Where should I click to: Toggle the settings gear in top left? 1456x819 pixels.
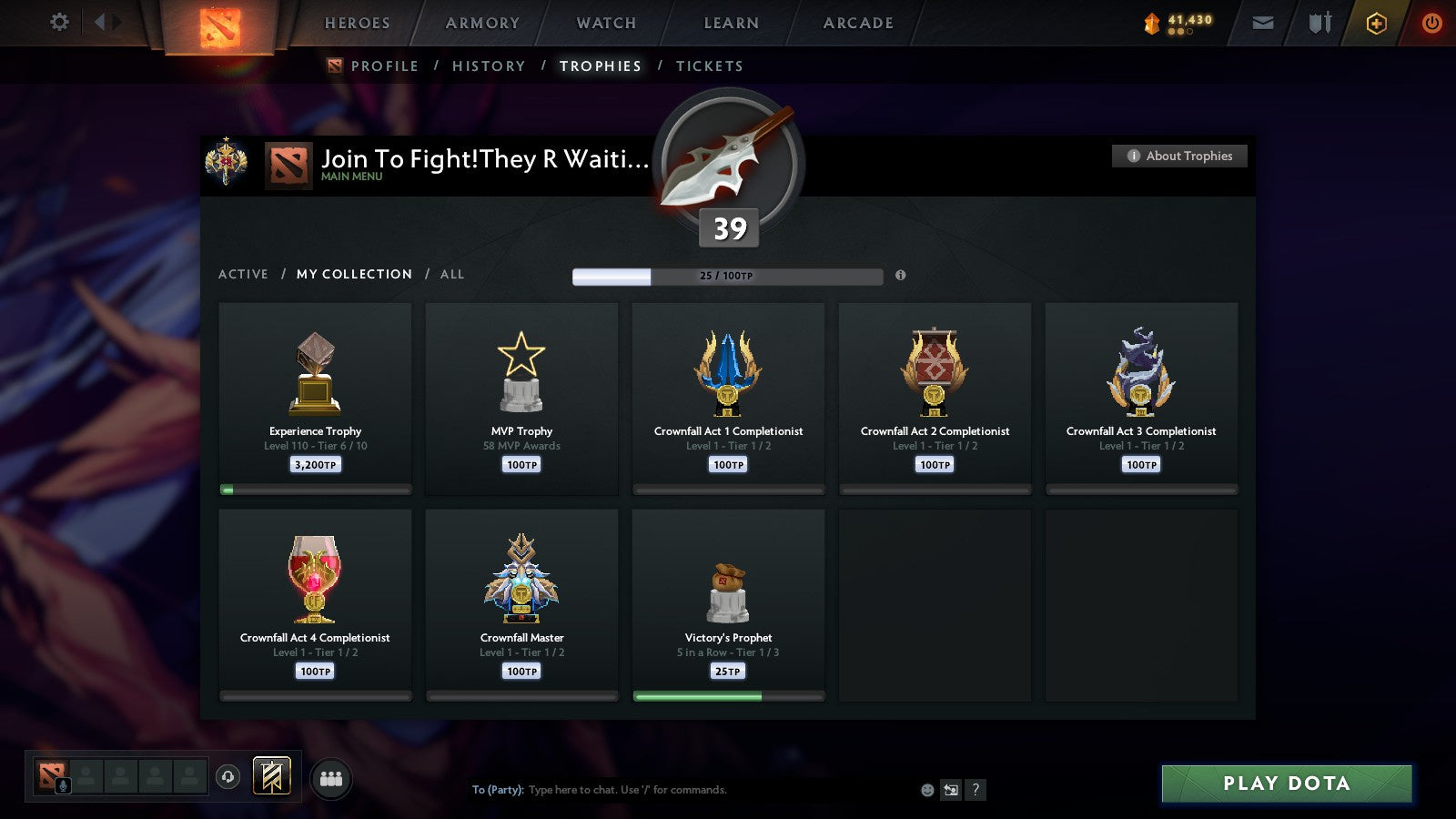click(58, 23)
